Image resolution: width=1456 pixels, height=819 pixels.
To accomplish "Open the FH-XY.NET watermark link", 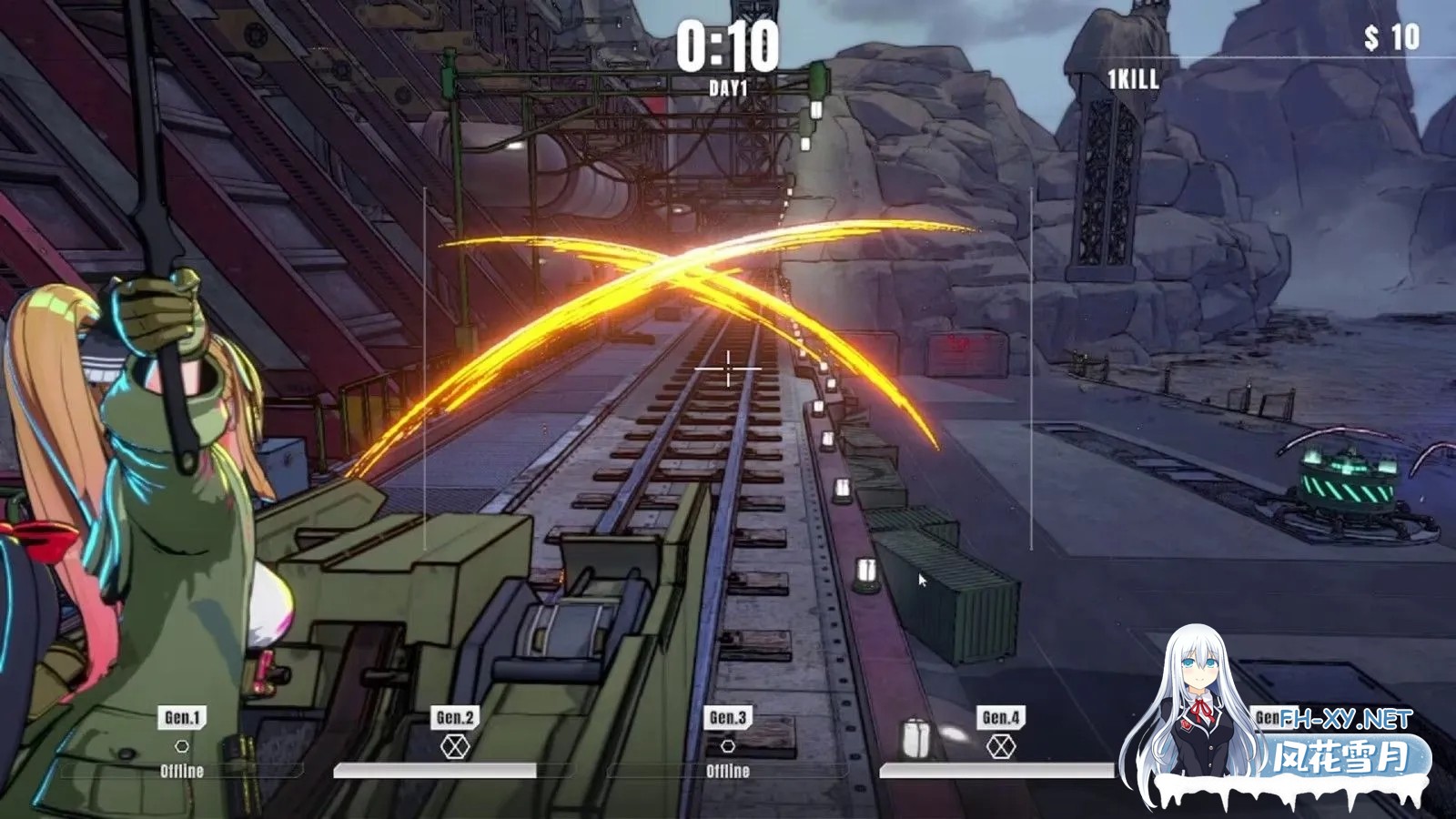I will pyautogui.click(x=1347, y=720).
